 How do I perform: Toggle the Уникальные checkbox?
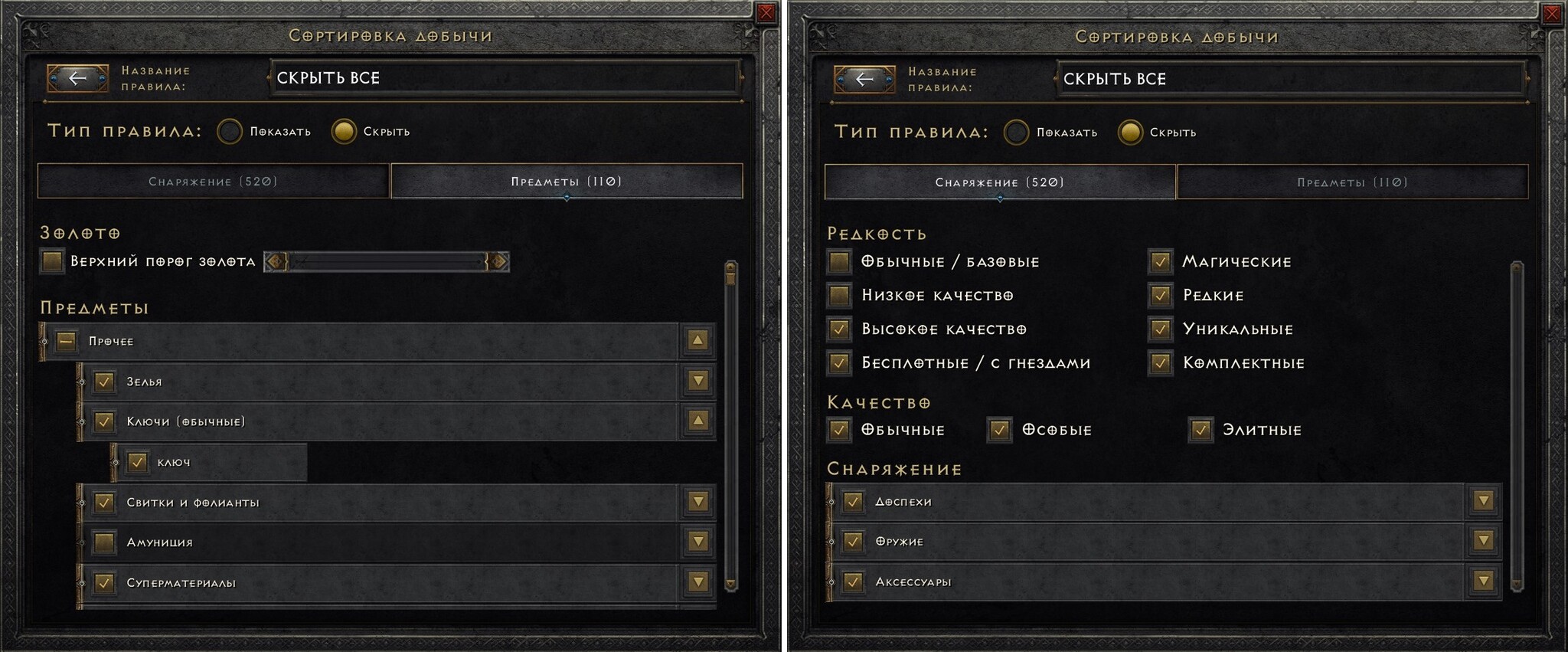click(1160, 329)
